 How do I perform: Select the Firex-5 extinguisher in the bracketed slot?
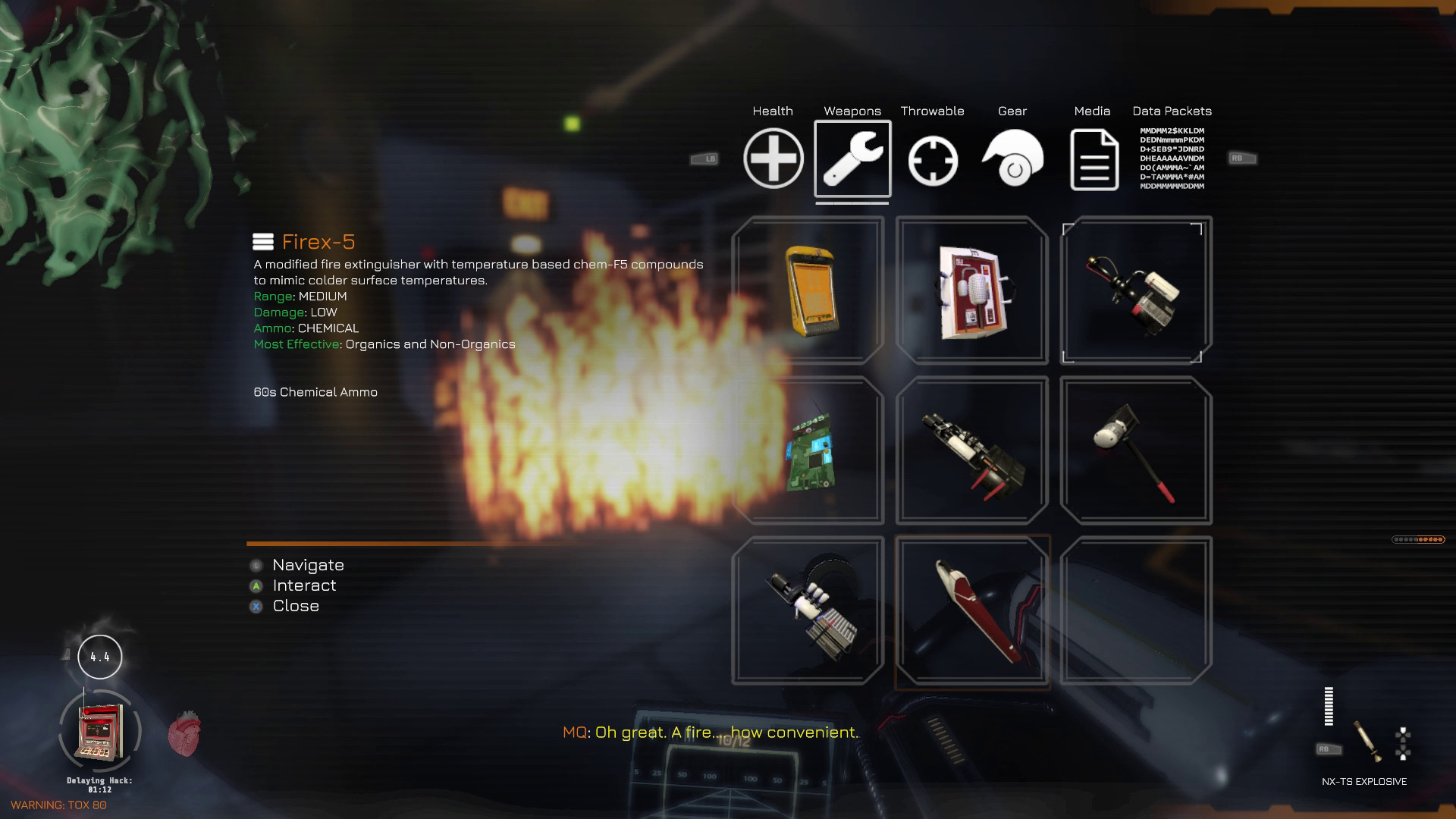pyautogui.click(x=1134, y=290)
